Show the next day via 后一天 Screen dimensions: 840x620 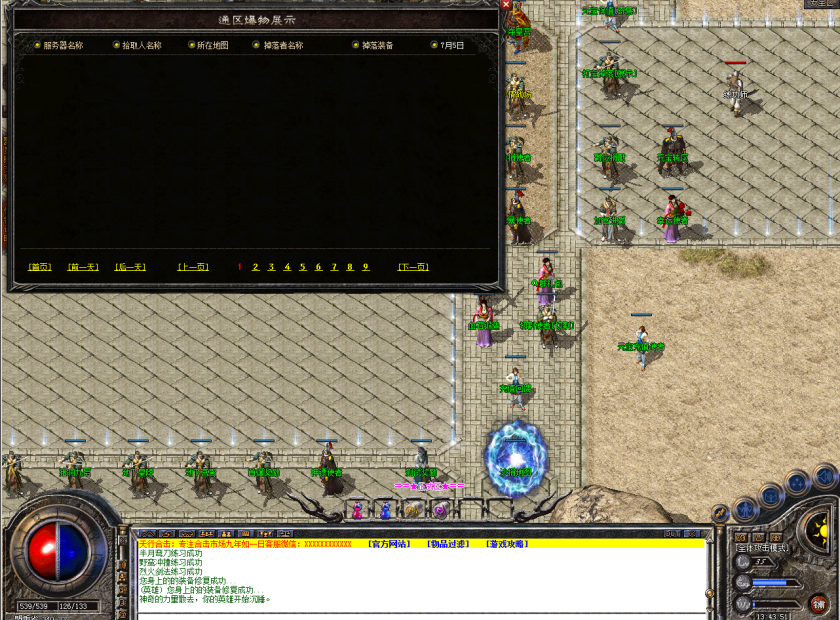coord(130,267)
